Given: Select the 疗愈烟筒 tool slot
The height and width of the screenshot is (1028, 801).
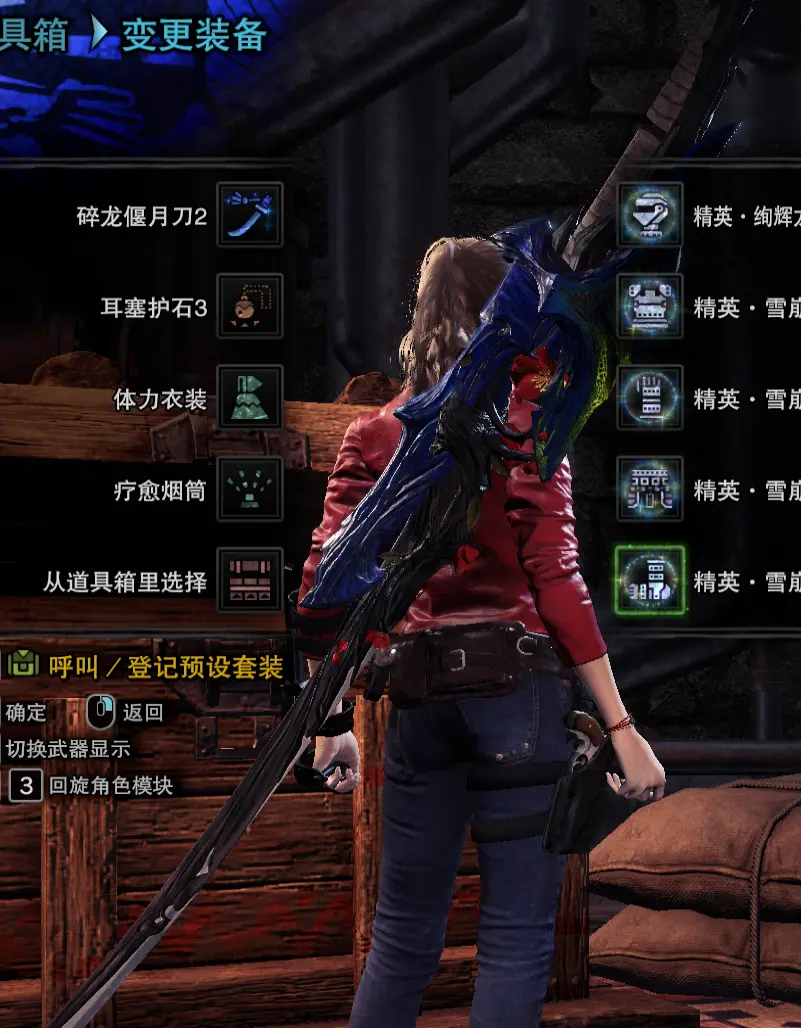Looking at the screenshot, I should click(249, 489).
